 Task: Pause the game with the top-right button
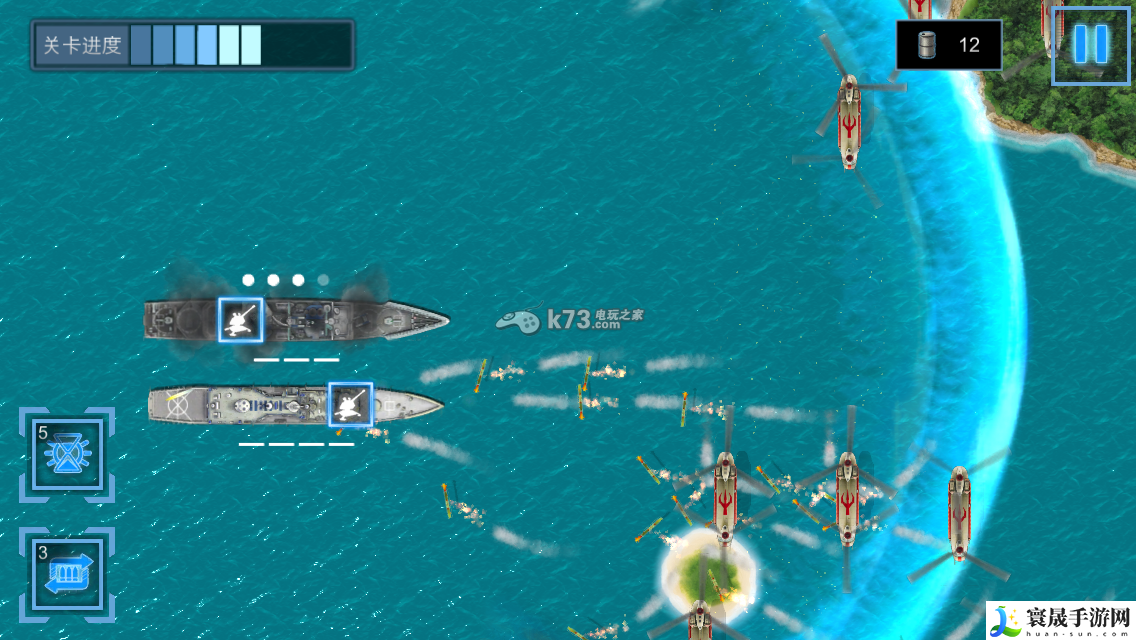[1089, 44]
